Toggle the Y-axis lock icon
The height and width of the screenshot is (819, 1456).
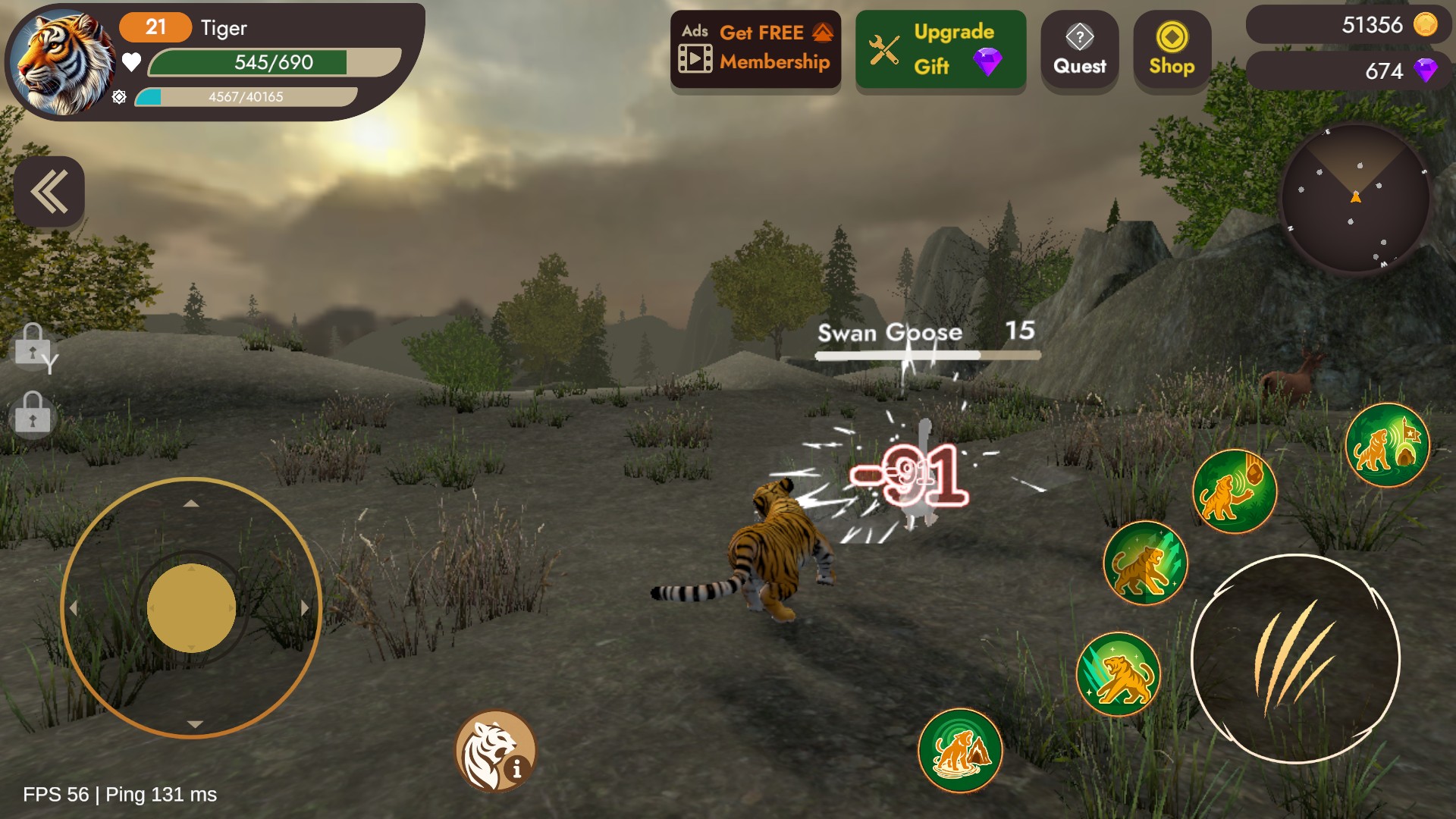pos(34,347)
